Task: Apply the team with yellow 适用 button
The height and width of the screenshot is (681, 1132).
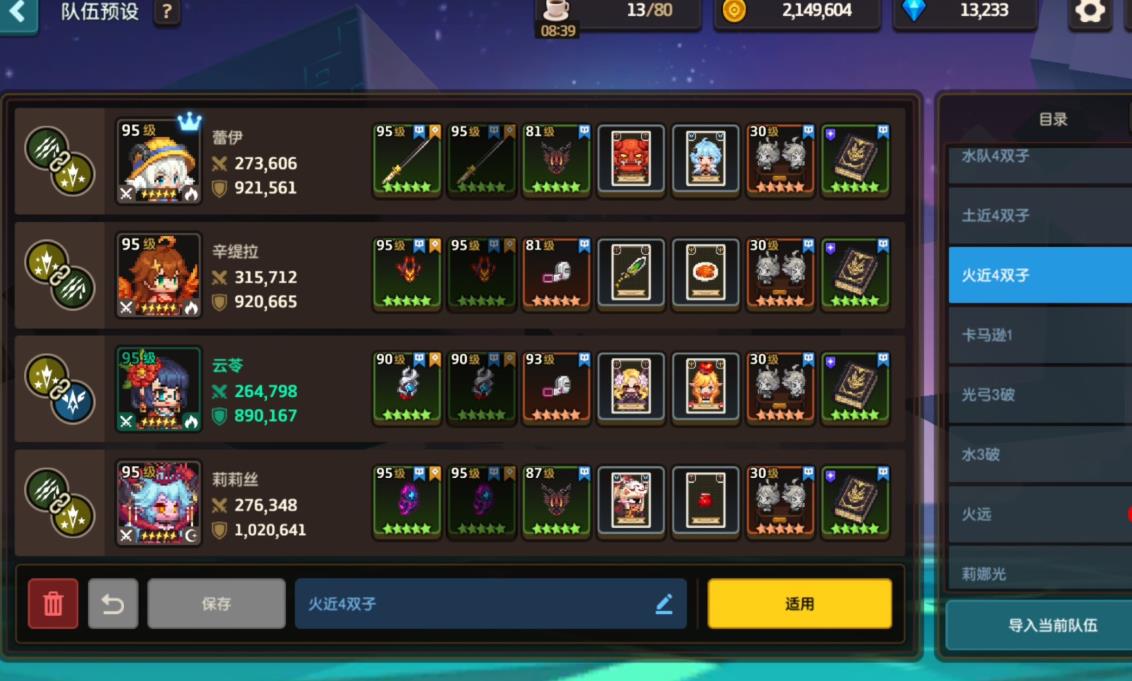Action: pyautogui.click(x=799, y=603)
